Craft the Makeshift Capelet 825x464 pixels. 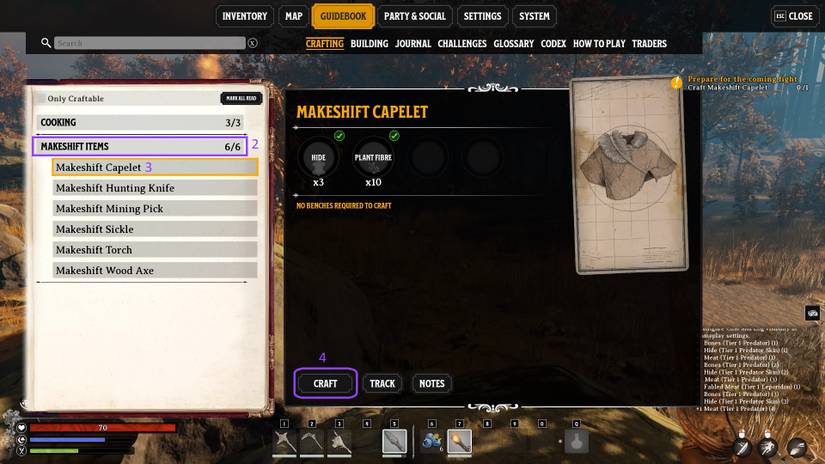(325, 383)
